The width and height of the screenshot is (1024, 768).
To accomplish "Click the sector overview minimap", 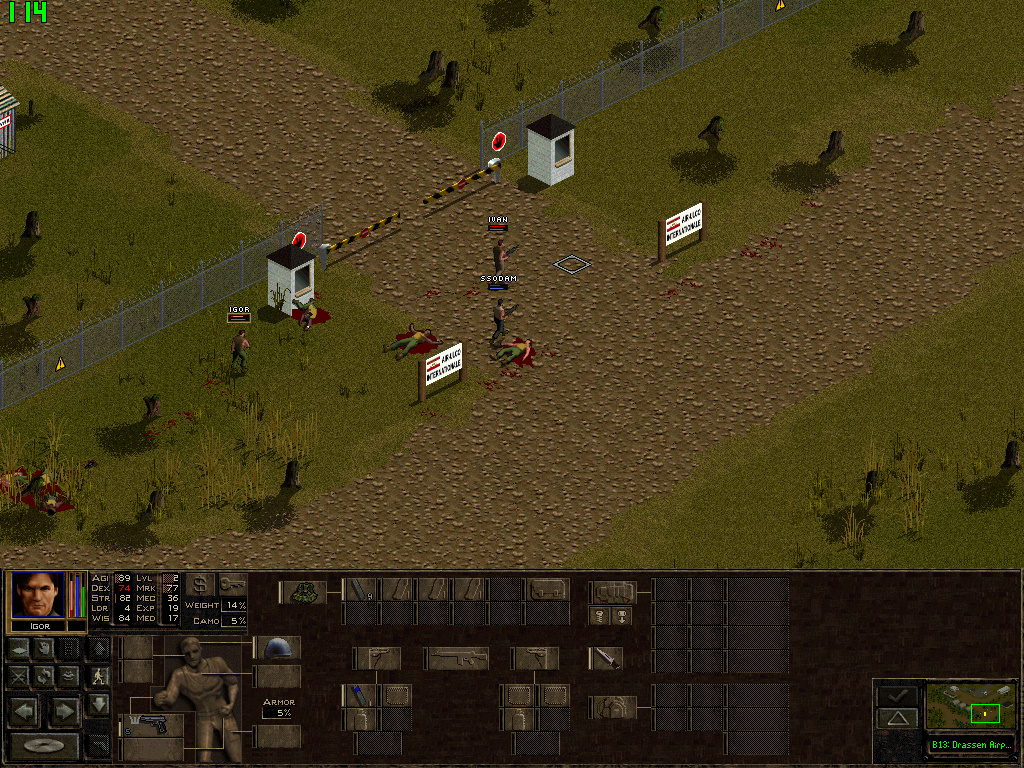I will pos(970,706).
